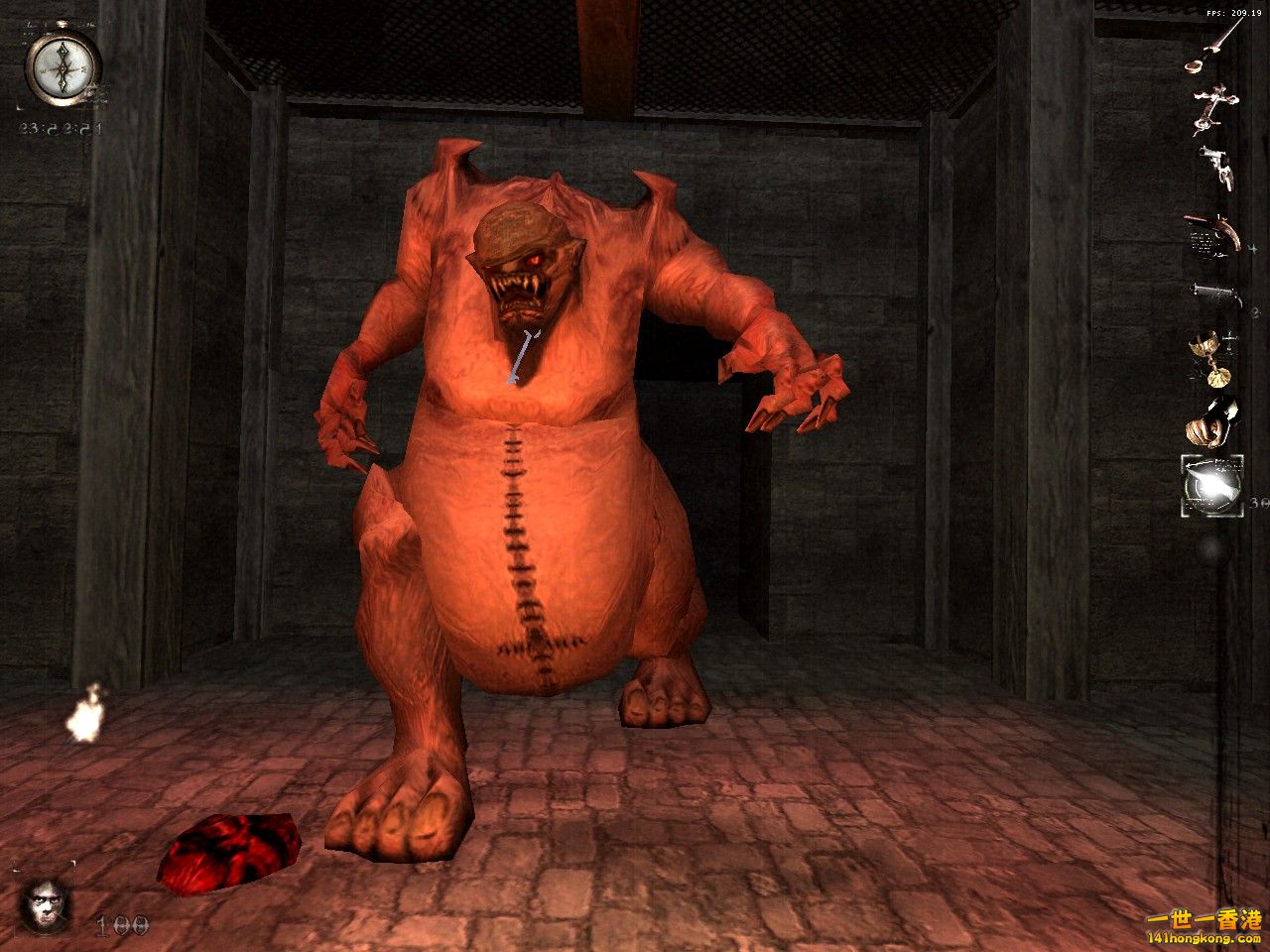
Task: Switch to the flintlock pistol
Action: (x=1211, y=234)
